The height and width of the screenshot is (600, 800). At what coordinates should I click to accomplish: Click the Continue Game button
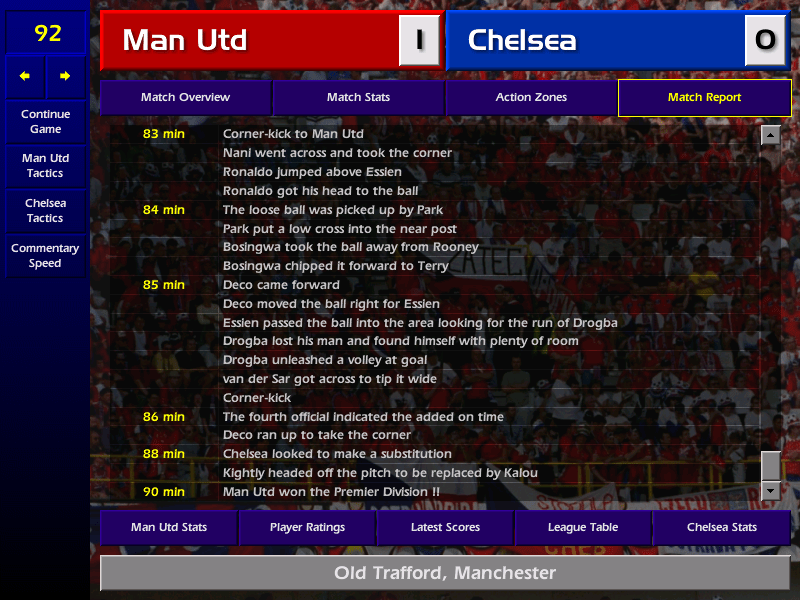click(x=45, y=122)
